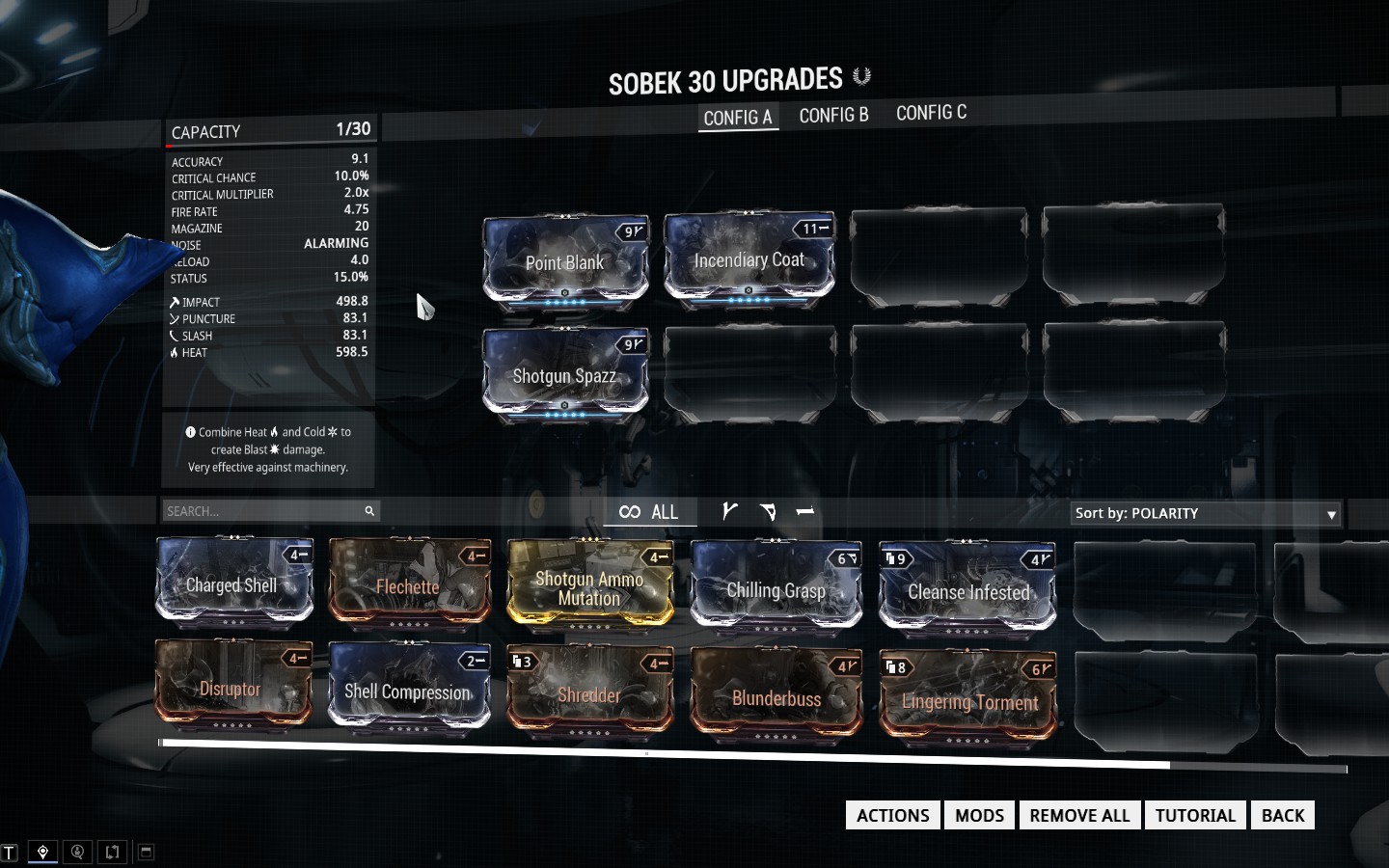This screenshot has height=868, width=1389.
Task: Open the Sort by Polarity dropdown
Action: coord(1206,513)
